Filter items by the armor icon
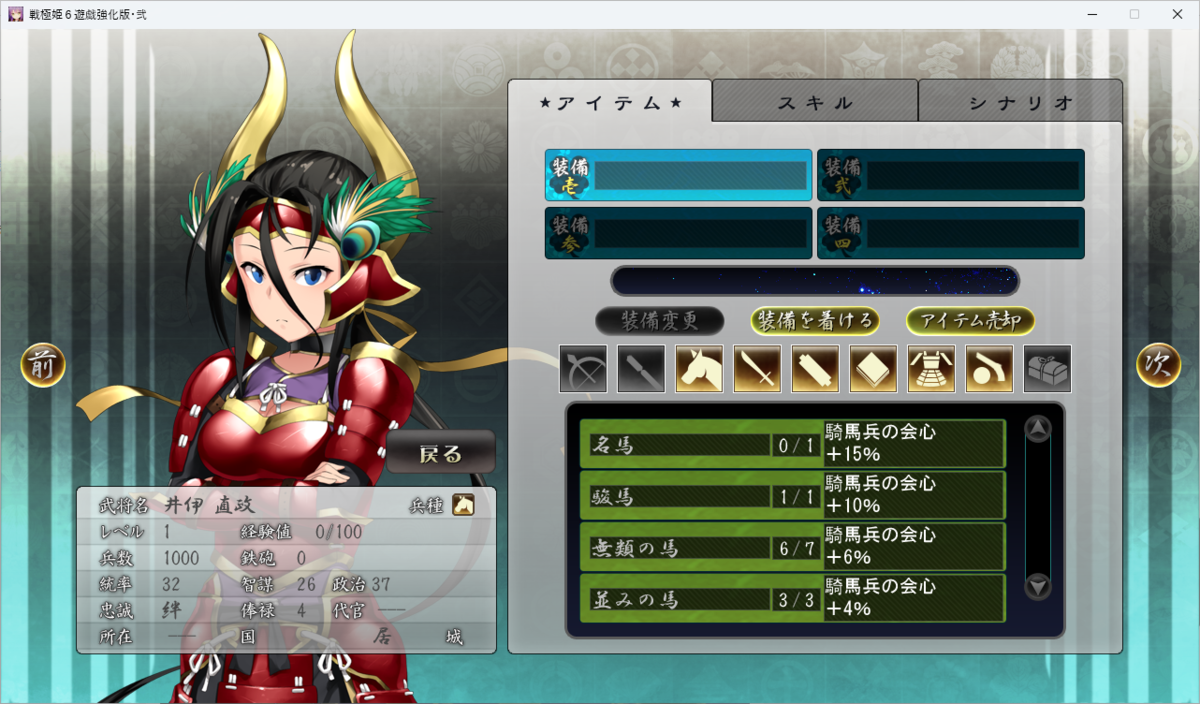 tap(931, 368)
